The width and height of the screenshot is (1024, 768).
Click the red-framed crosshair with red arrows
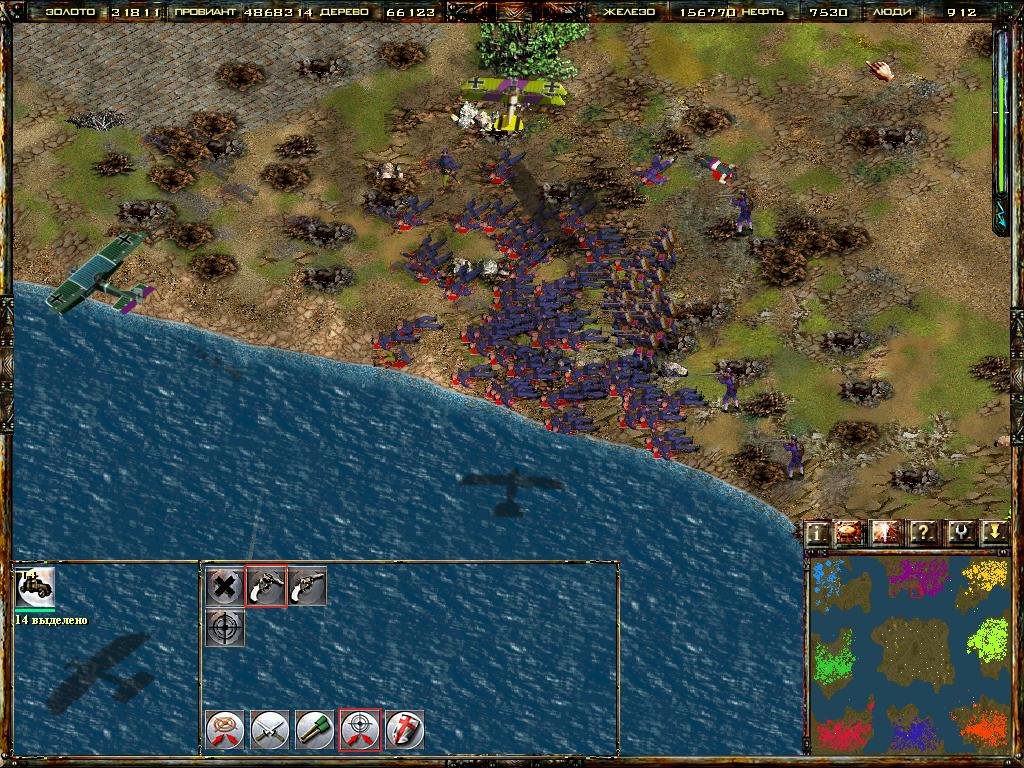click(x=360, y=729)
